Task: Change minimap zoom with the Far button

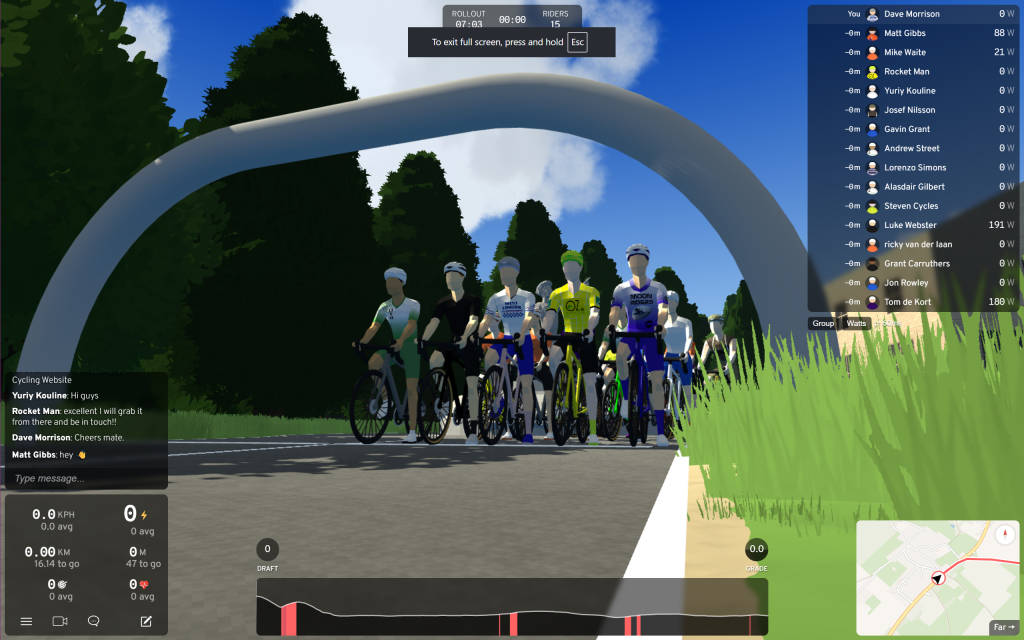Action: pos(1002,627)
